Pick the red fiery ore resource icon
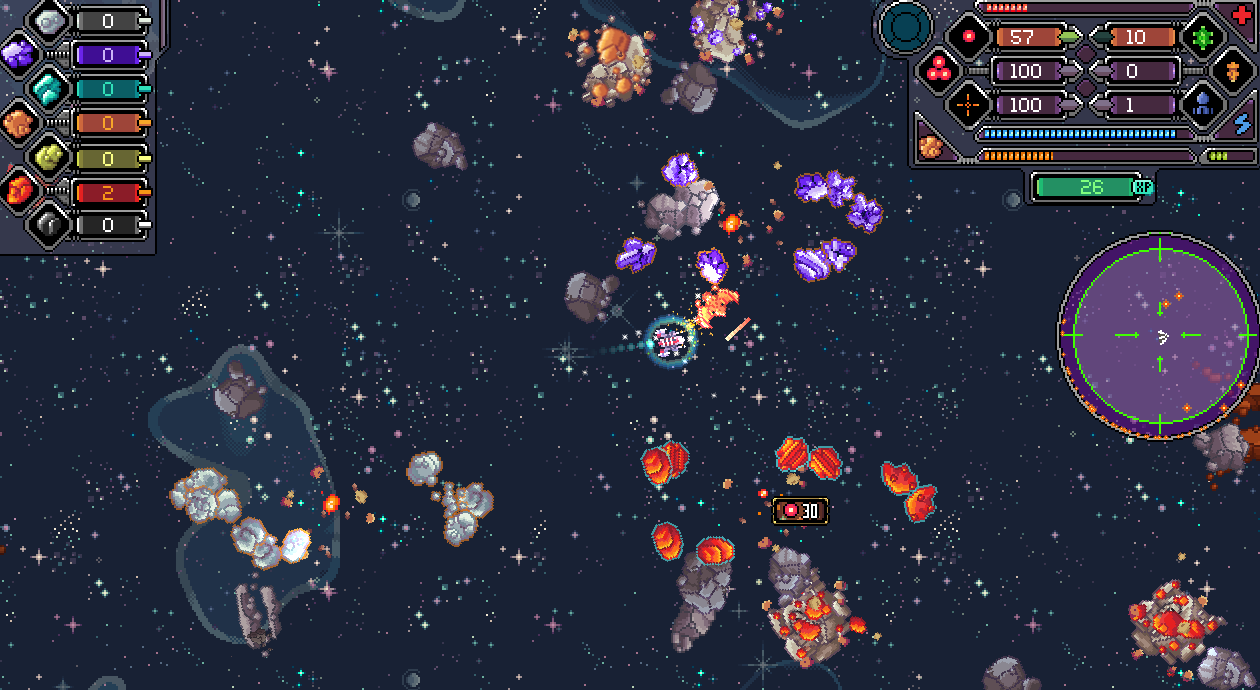This screenshot has width=1260, height=690. coord(18,190)
